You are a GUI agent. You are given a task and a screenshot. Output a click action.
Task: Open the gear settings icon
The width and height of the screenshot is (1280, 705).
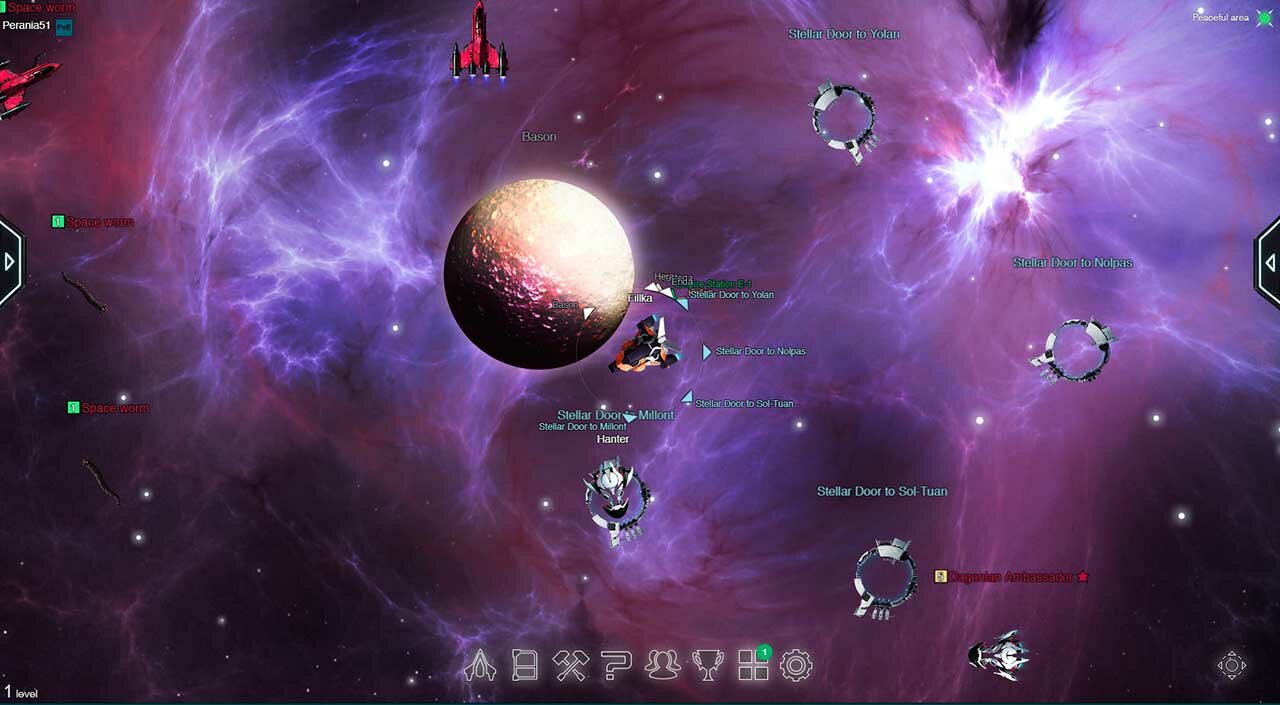pos(796,665)
